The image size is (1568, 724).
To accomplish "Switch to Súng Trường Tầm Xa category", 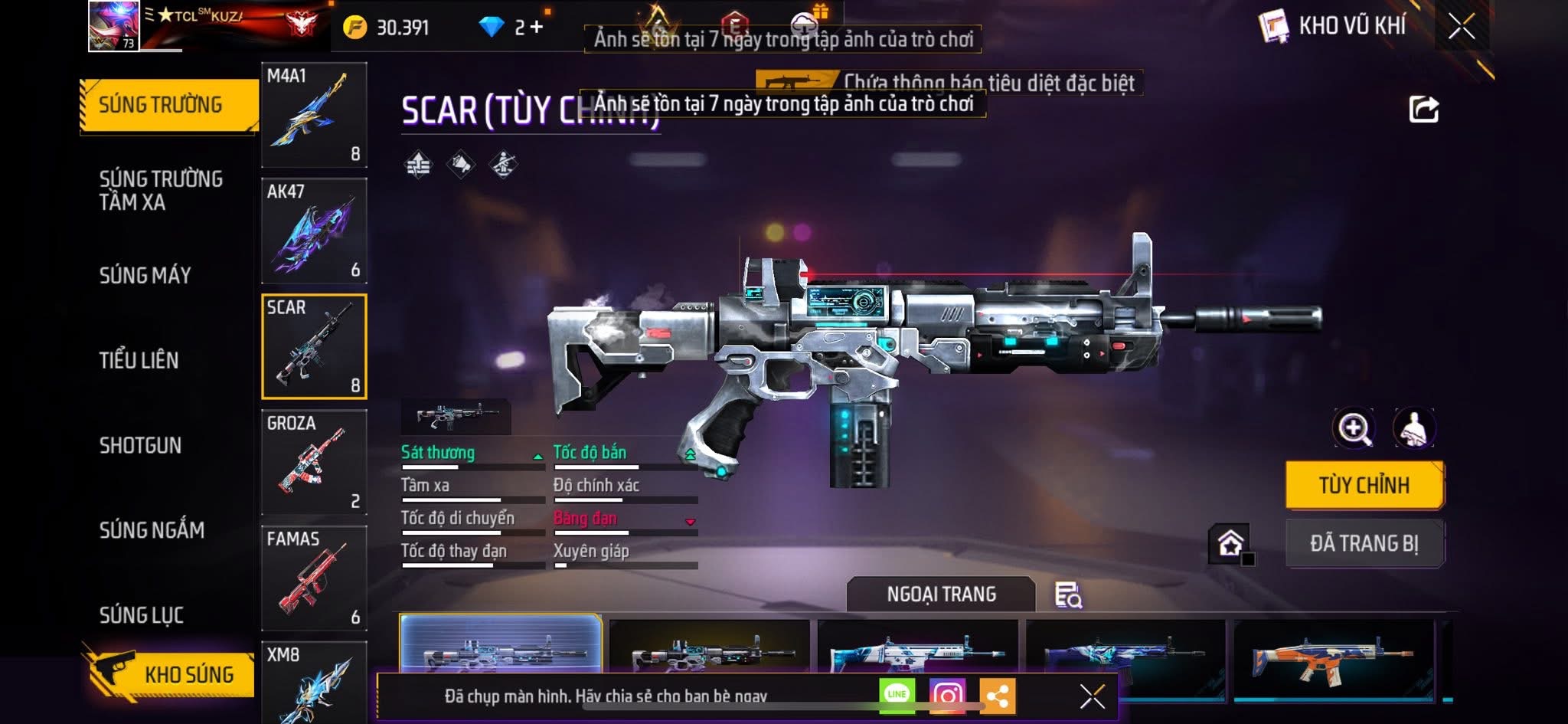I will 161,190.
